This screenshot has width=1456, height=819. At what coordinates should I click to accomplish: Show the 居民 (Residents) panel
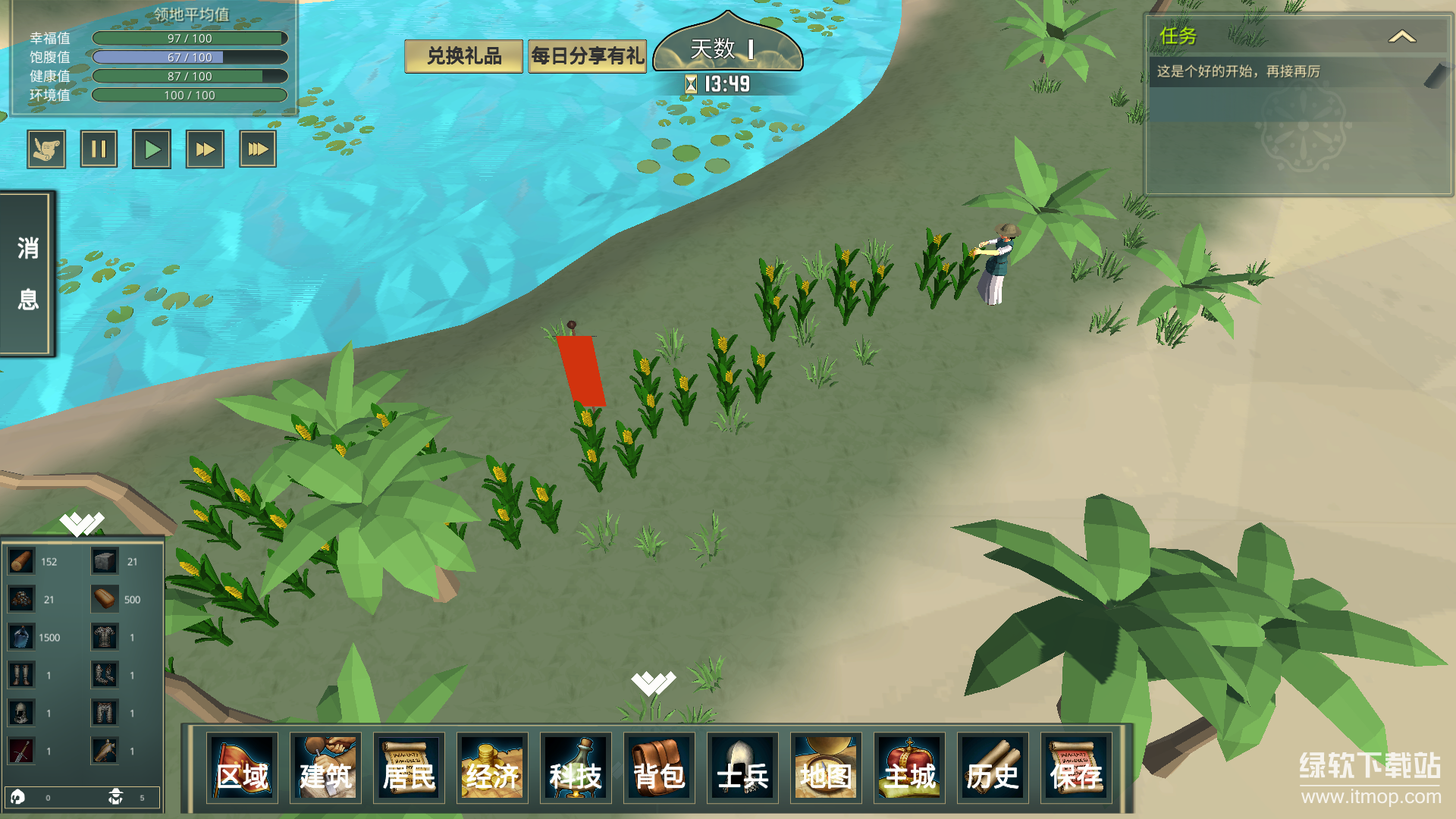click(409, 767)
